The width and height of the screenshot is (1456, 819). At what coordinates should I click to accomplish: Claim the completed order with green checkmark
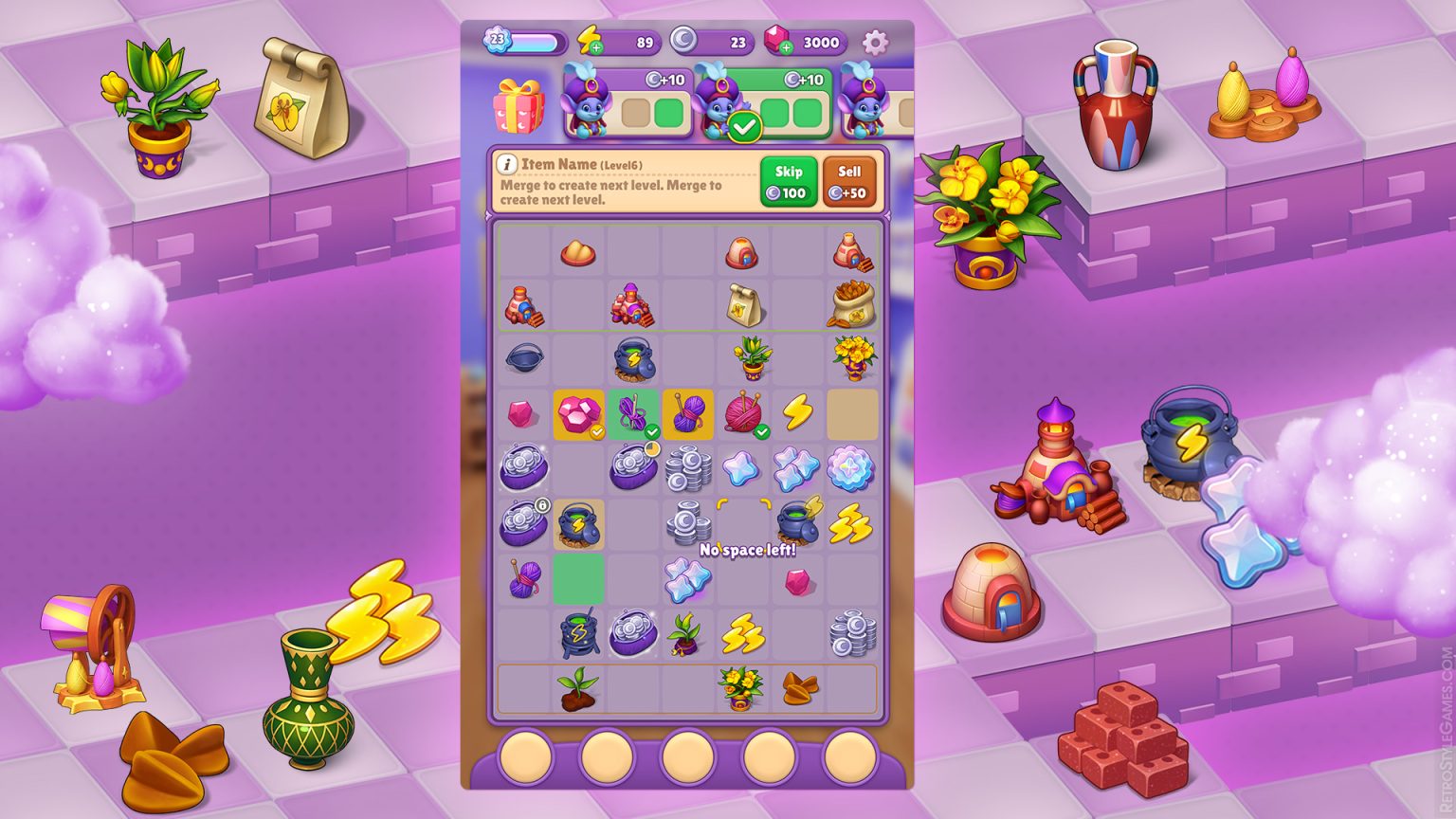pyautogui.click(x=744, y=126)
